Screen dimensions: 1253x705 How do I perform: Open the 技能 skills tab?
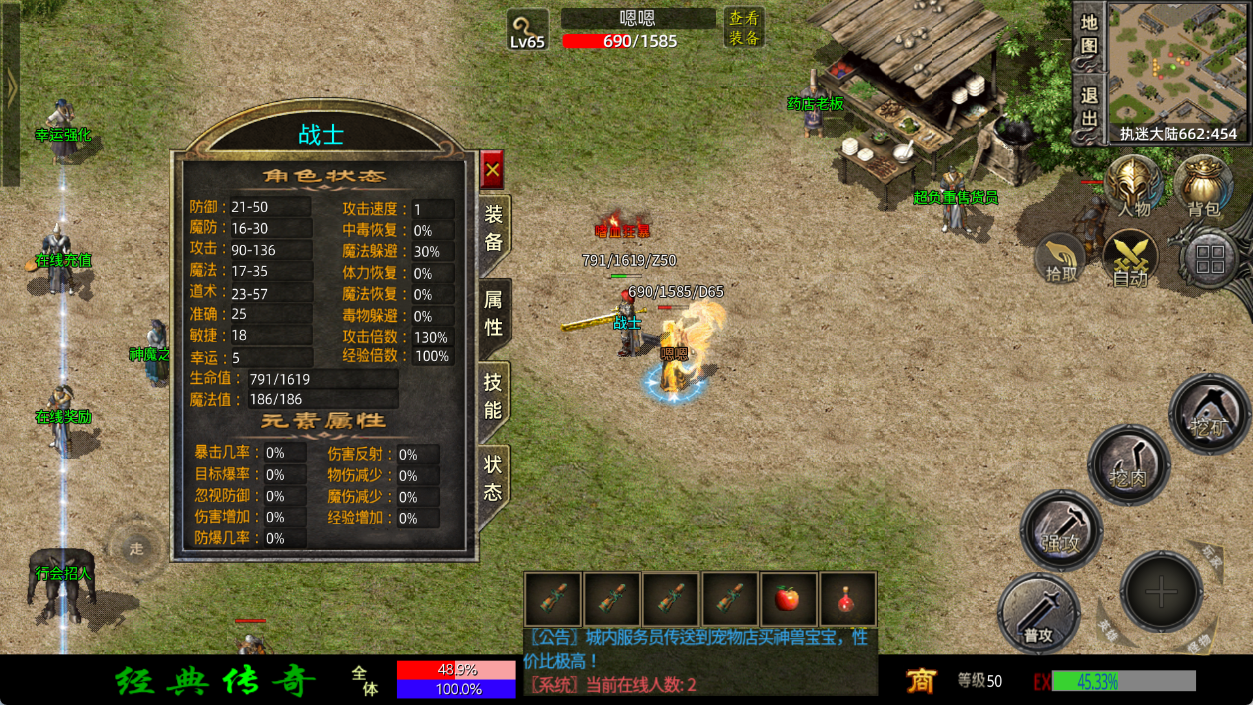pos(494,395)
